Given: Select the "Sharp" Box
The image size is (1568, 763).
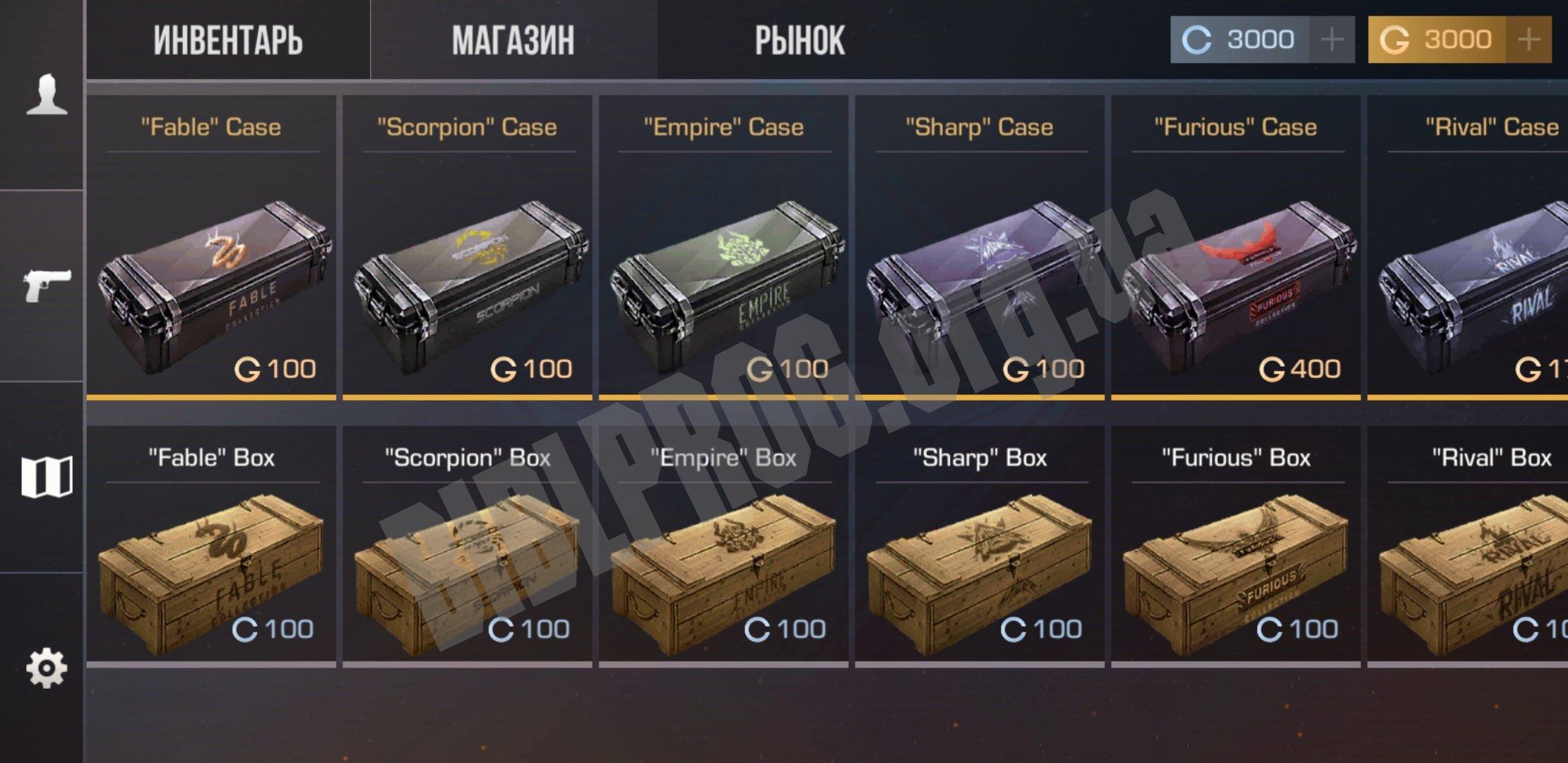Looking at the screenshot, I should pos(980,545).
